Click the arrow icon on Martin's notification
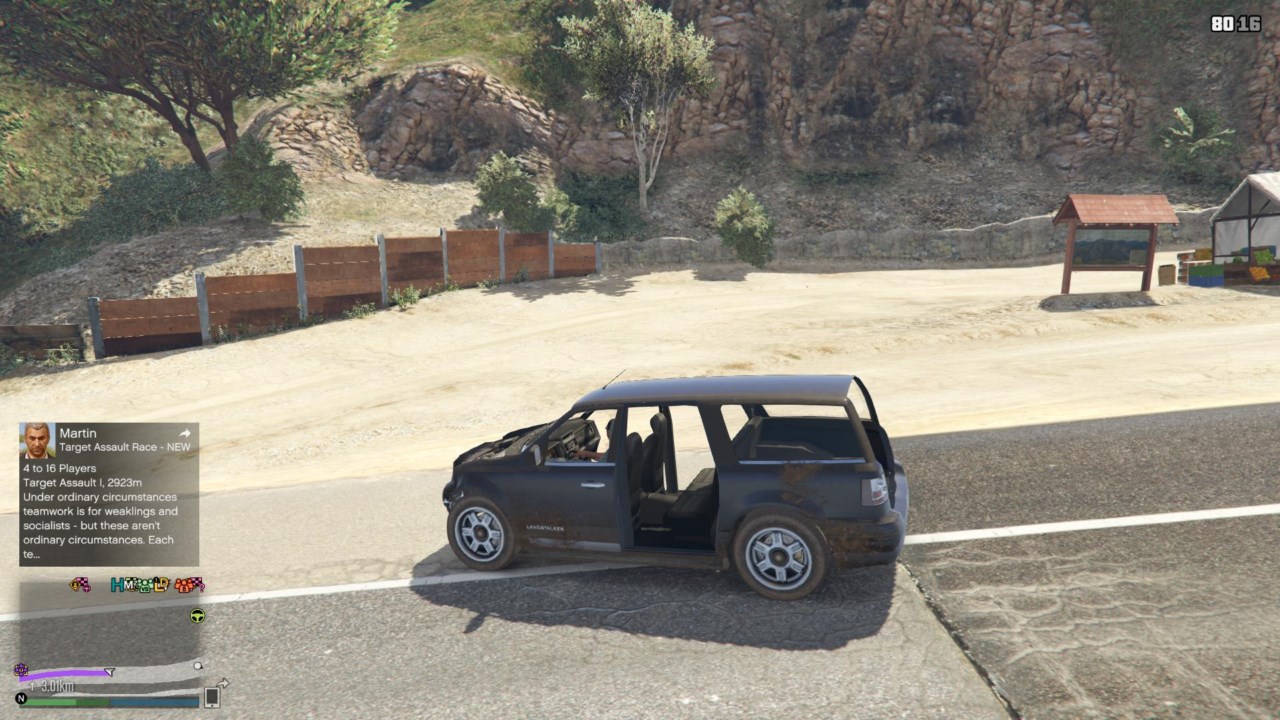 pos(185,434)
